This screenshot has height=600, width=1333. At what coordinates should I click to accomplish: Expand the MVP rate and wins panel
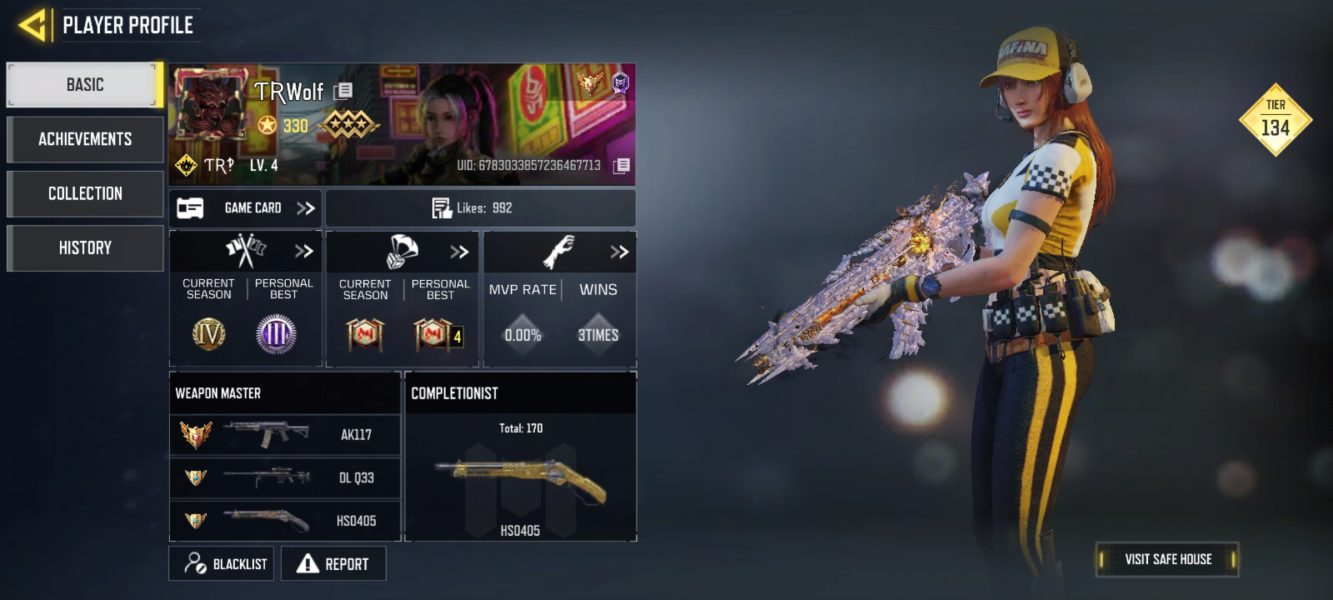(x=619, y=252)
